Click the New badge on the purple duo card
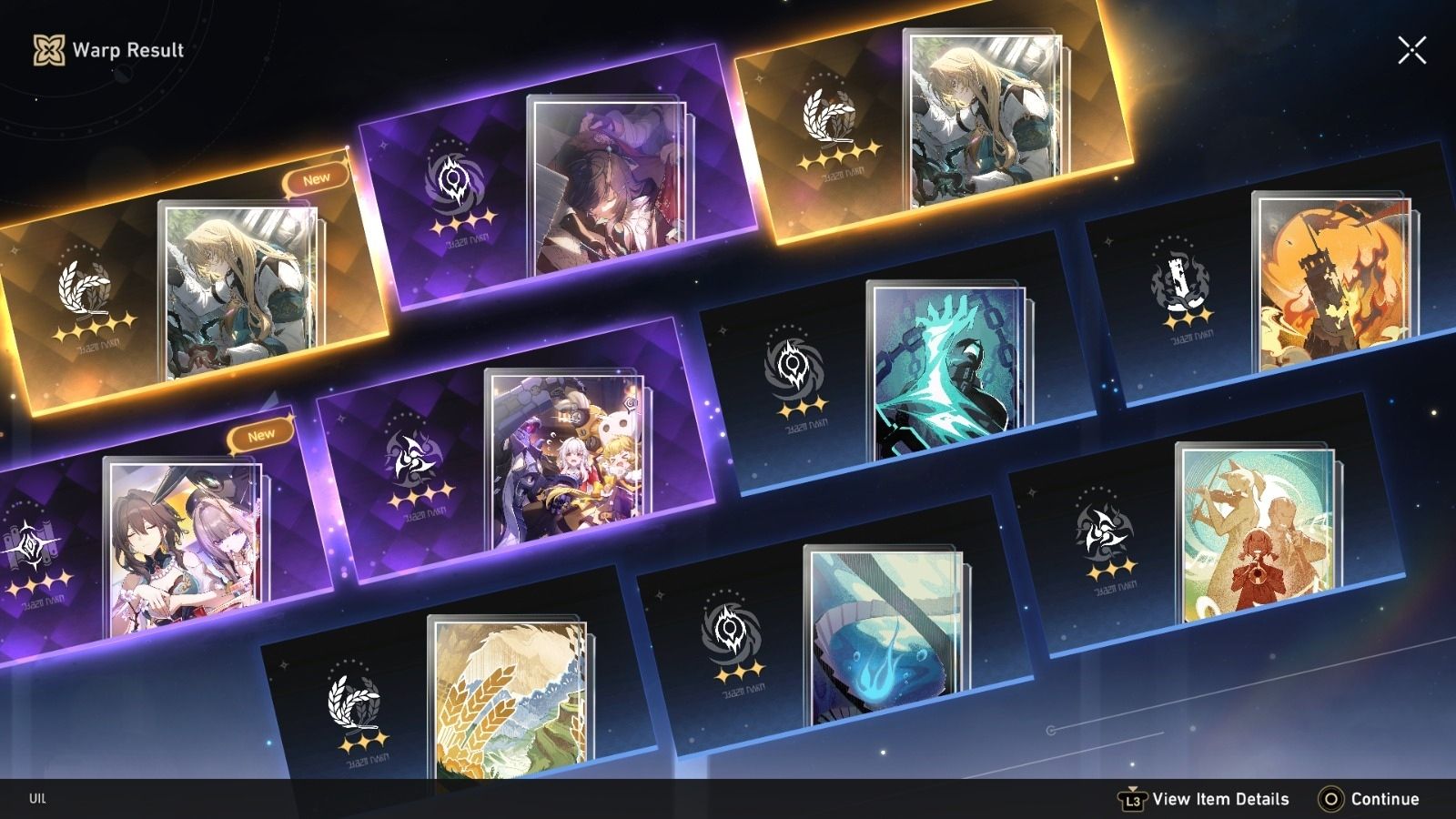The height and width of the screenshot is (819, 1456). tap(259, 434)
